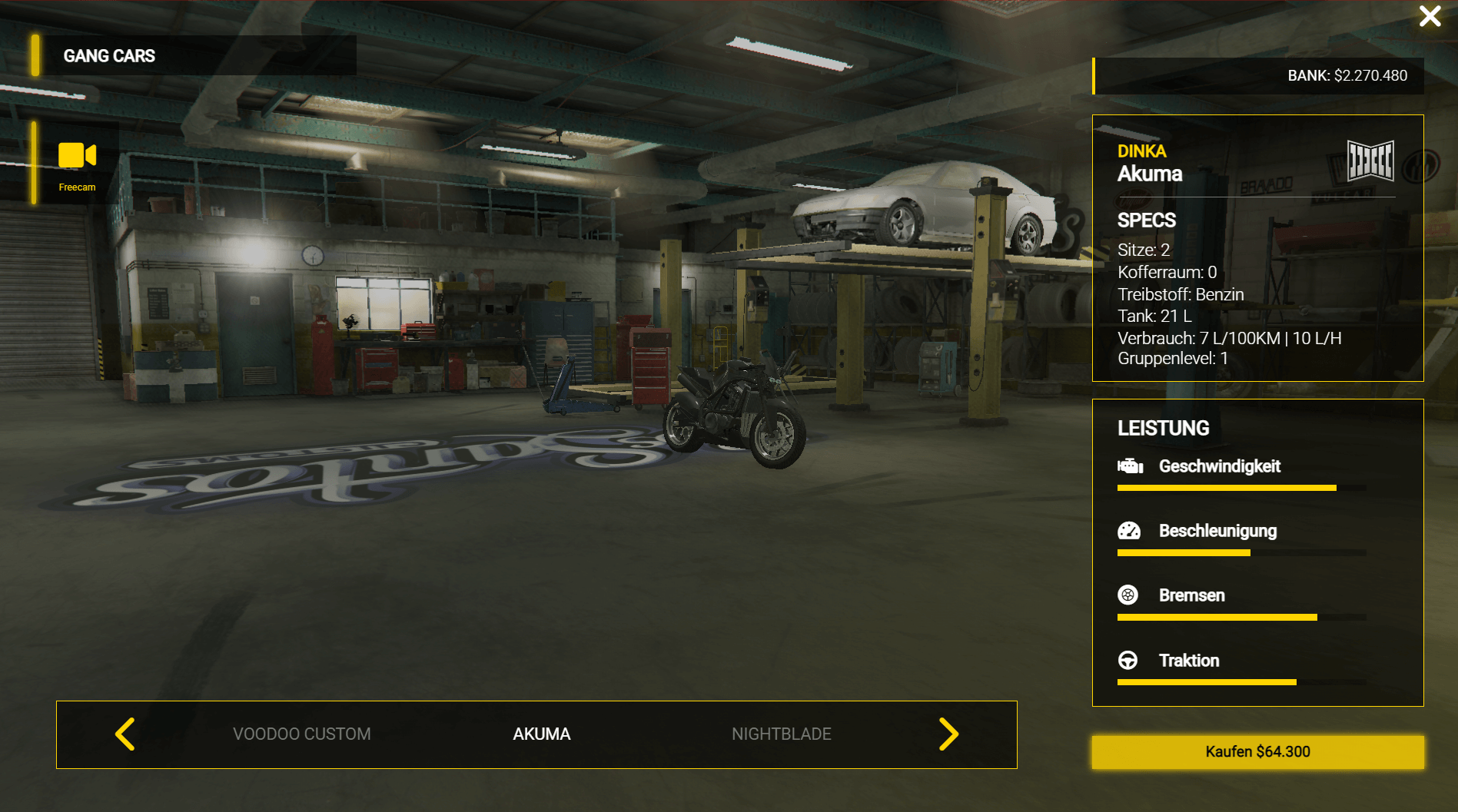Toggle the Freecam camera mode

(x=77, y=164)
